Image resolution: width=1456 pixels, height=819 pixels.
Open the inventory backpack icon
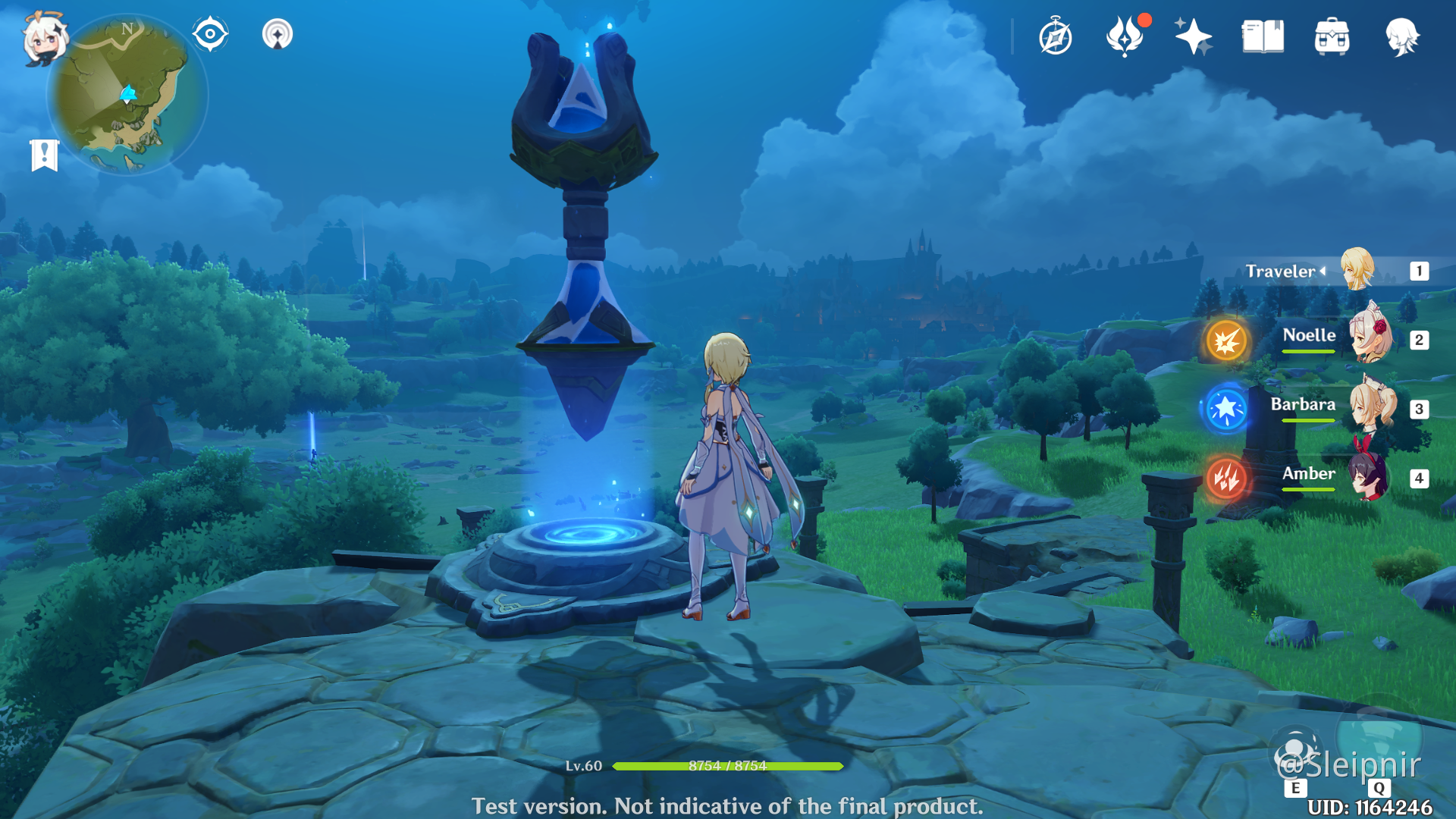[1332, 37]
